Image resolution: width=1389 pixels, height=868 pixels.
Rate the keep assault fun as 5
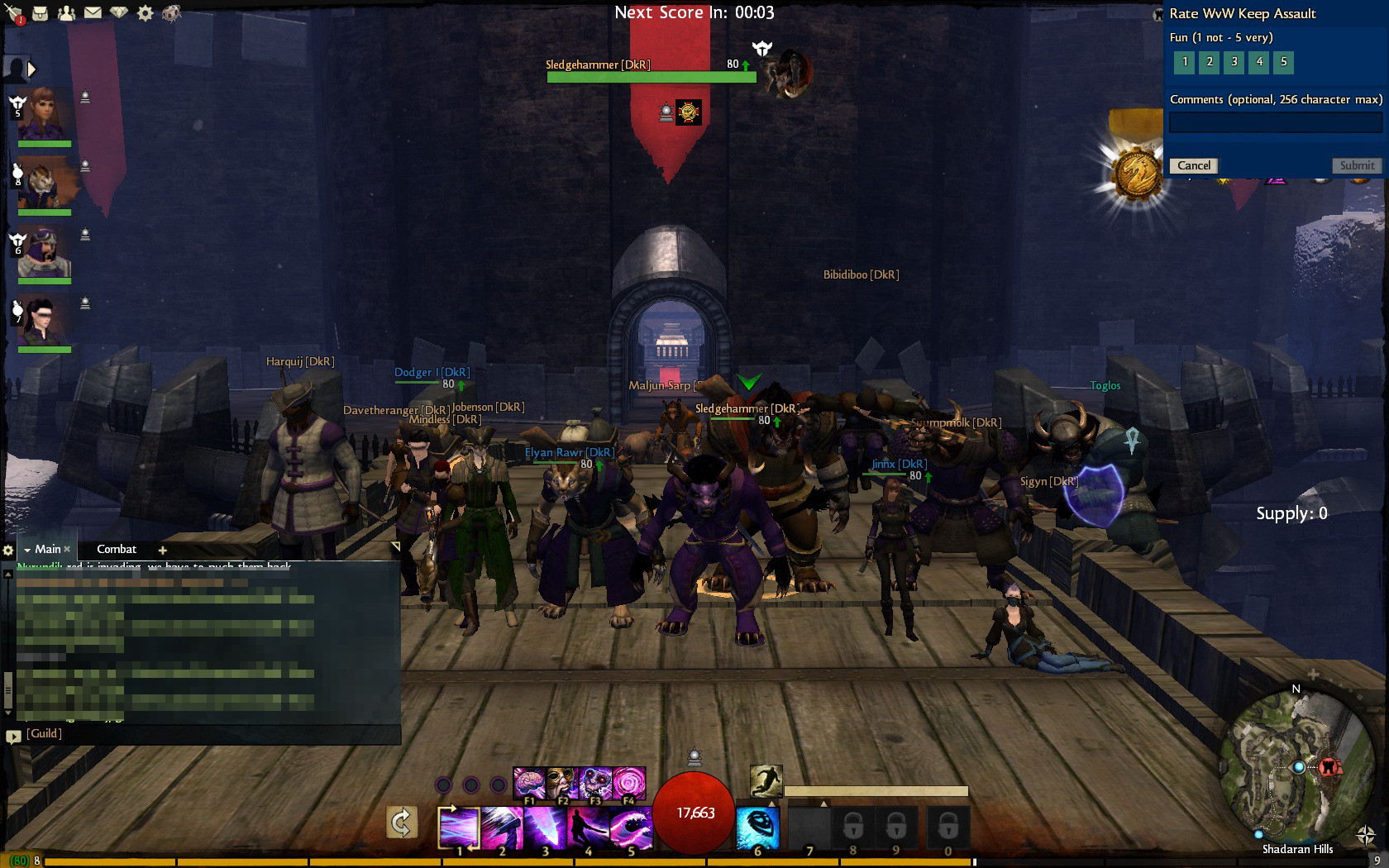click(x=1283, y=62)
